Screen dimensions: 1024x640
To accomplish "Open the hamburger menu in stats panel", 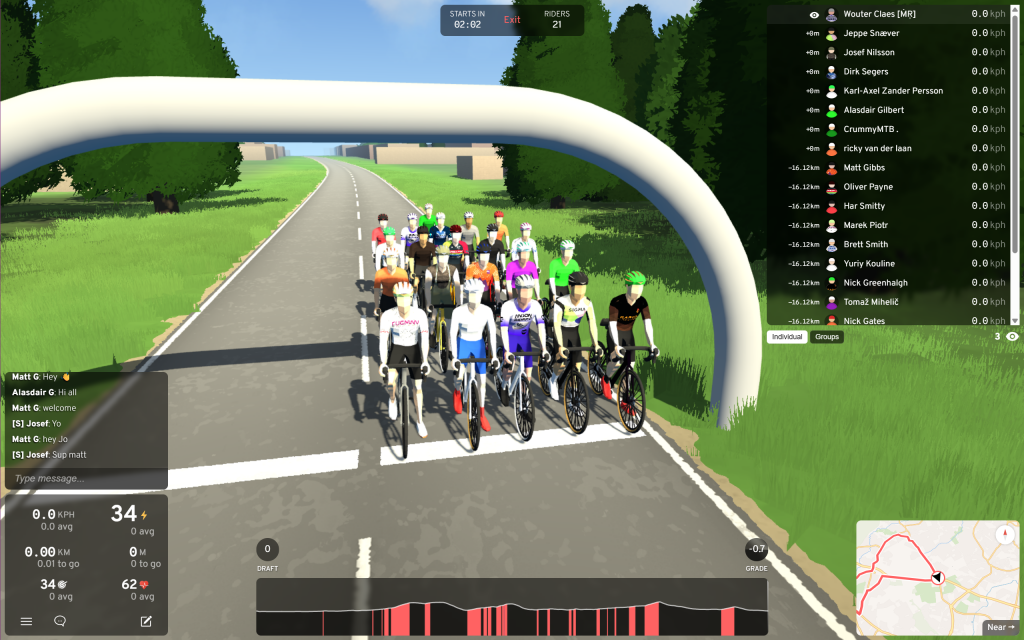I will click(26, 621).
